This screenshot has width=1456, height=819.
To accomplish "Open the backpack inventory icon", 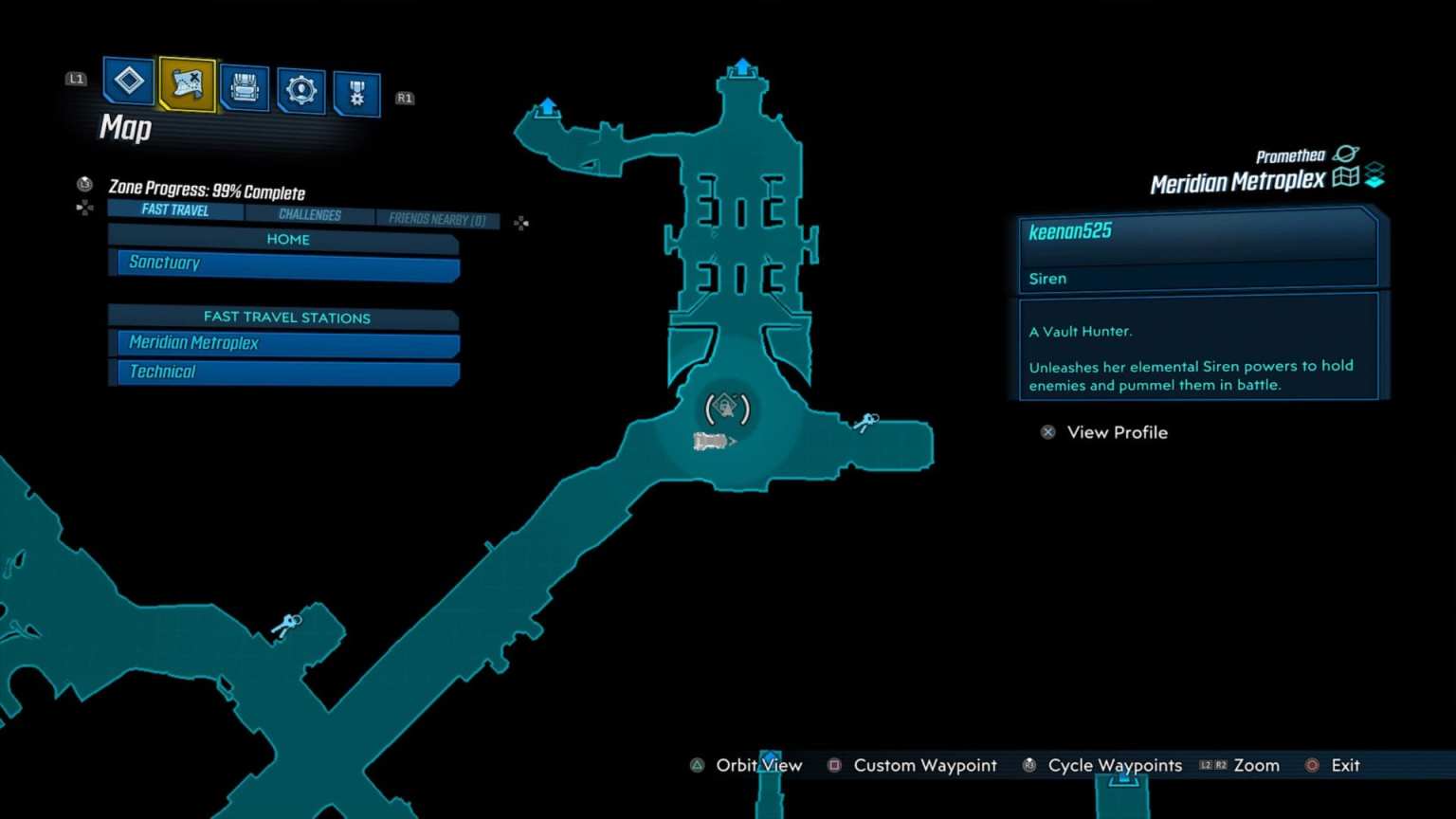I will click(x=244, y=85).
